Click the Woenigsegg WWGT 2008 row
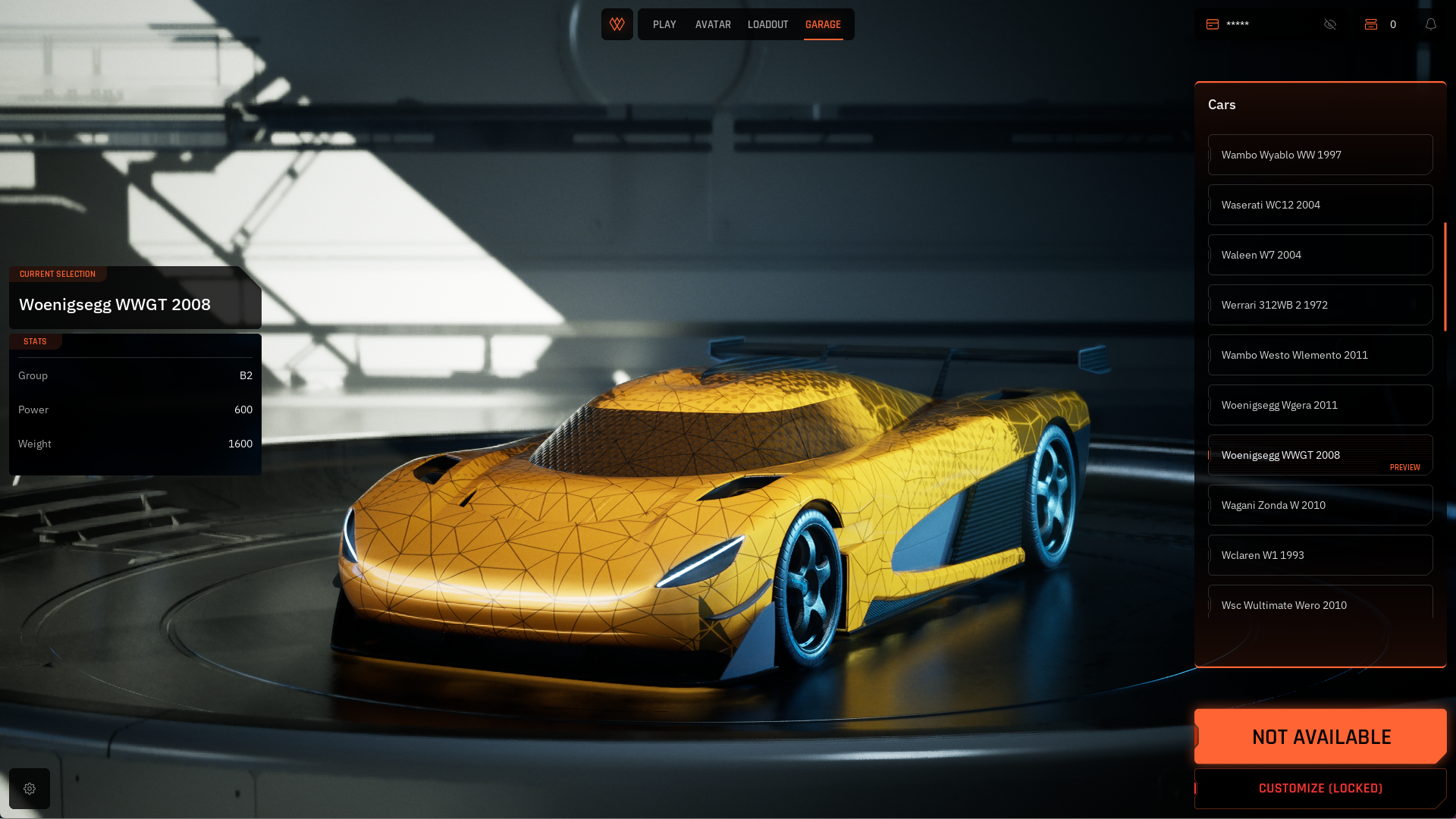The image size is (1456, 819). pos(1319,455)
